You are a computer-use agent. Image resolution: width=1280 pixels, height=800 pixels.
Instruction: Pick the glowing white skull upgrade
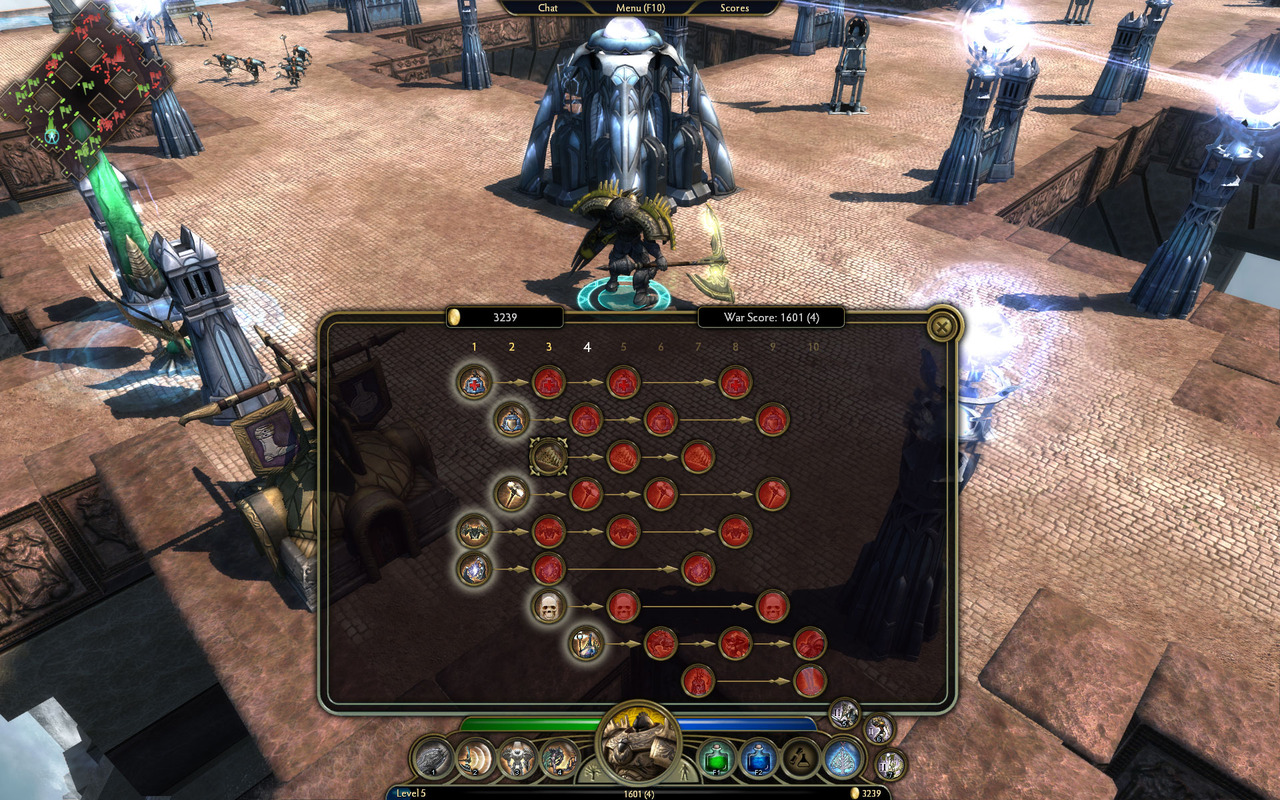click(x=548, y=605)
